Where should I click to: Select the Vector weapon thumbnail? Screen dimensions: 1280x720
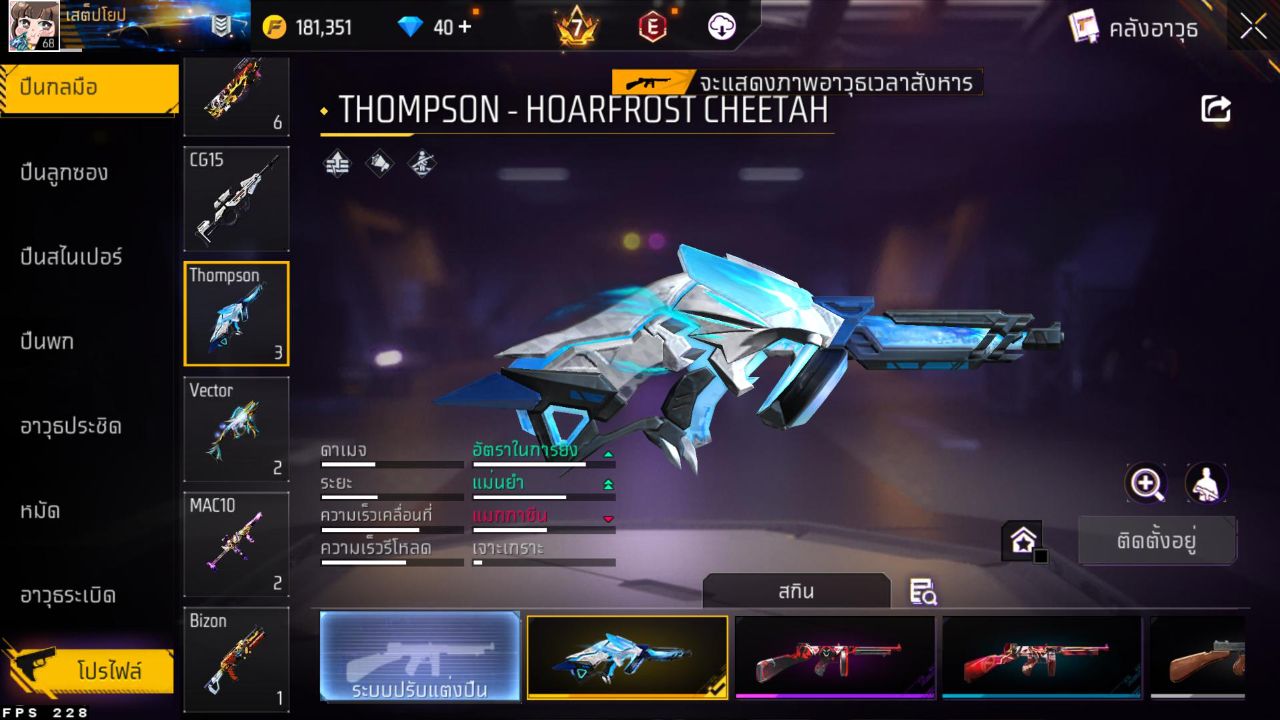point(236,428)
